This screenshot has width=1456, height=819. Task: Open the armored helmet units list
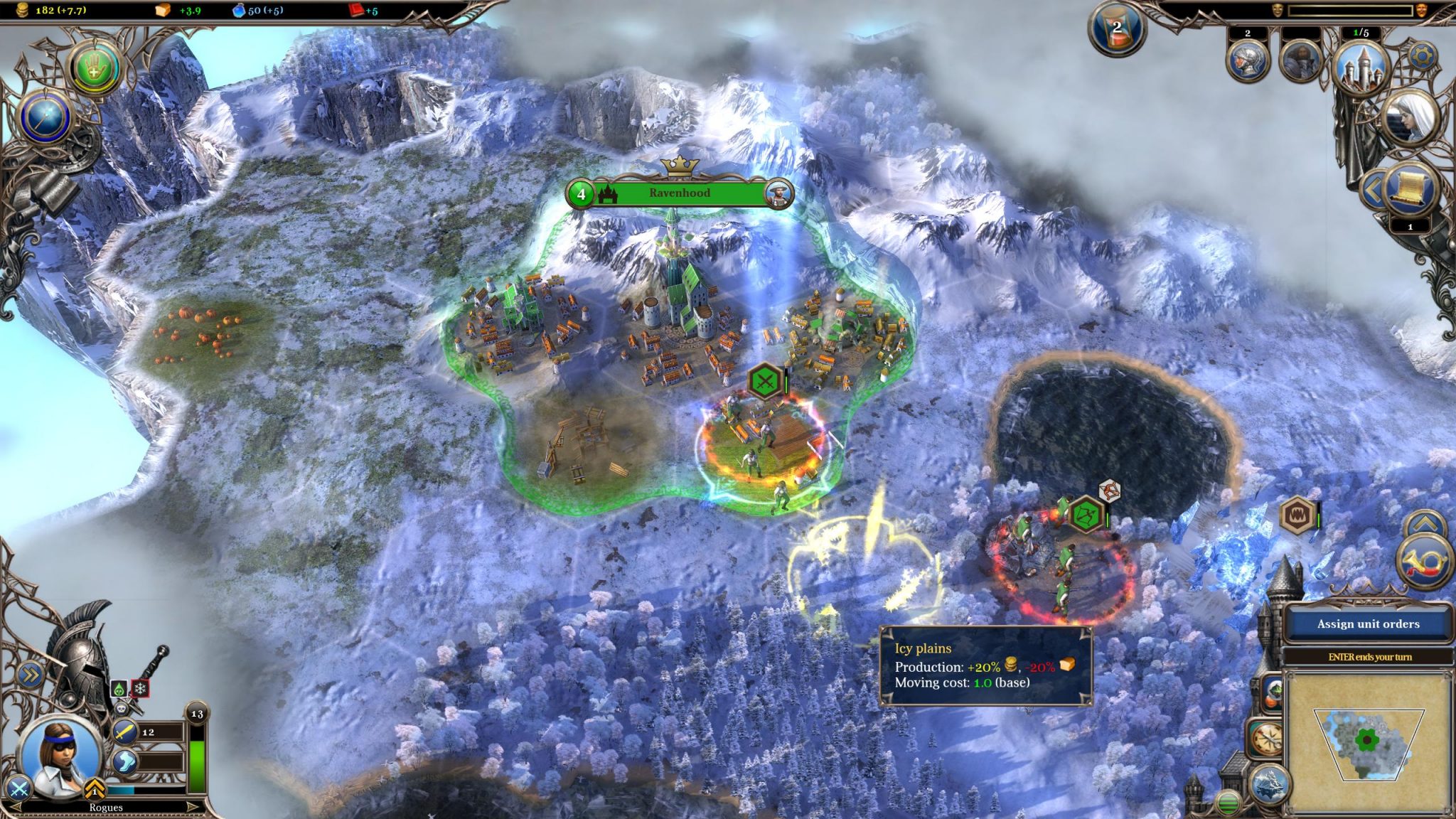[x=1248, y=61]
